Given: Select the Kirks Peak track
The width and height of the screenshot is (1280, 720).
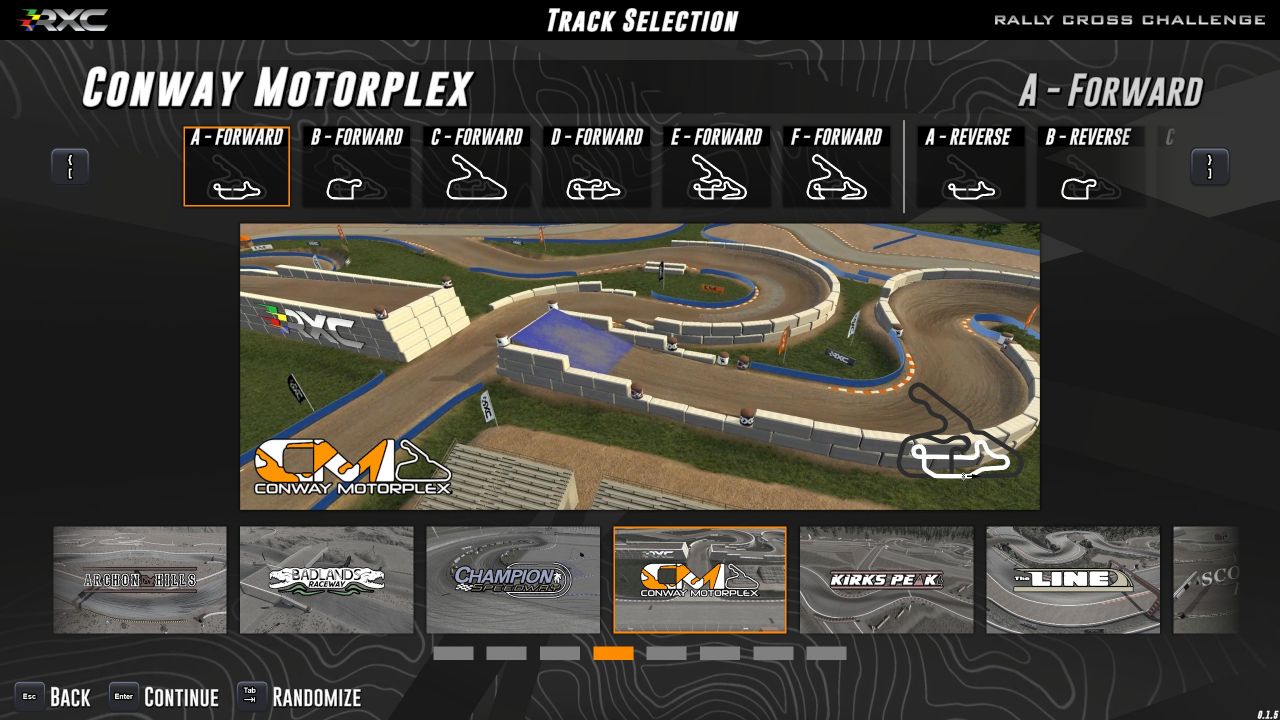Looking at the screenshot, I should (x=886, y=580).
